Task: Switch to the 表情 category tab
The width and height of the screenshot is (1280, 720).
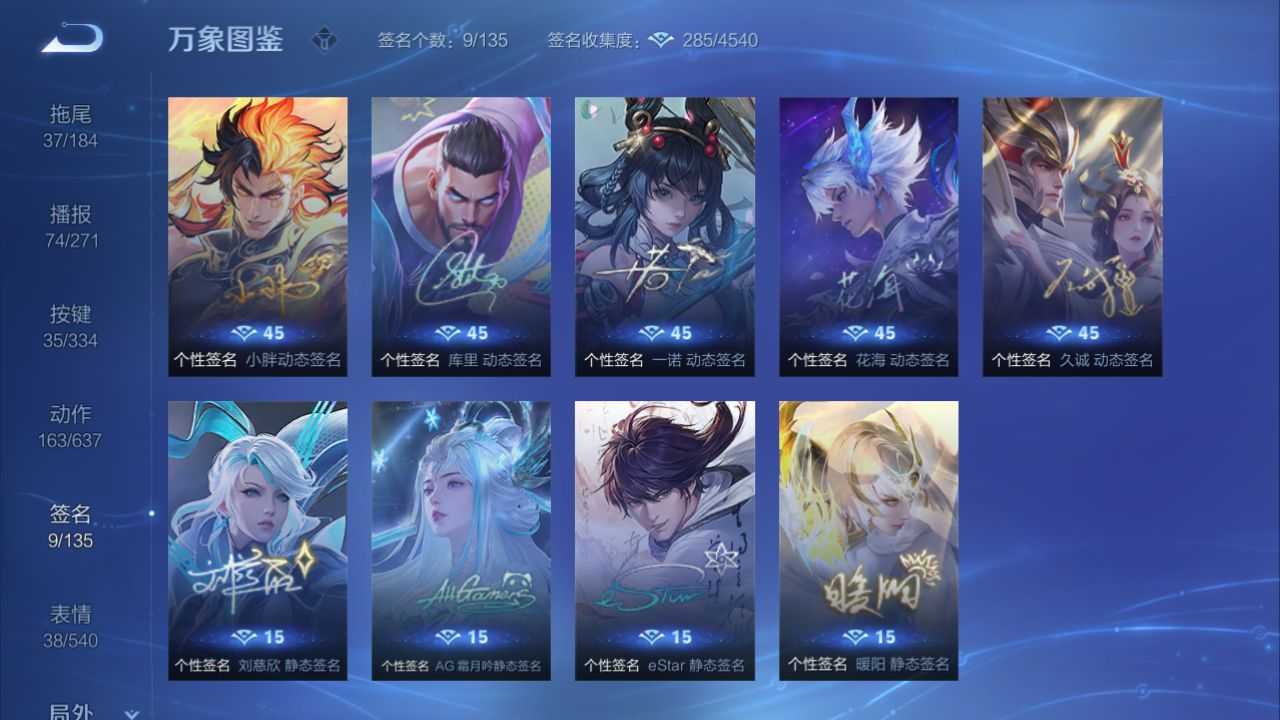Action: pos(70,626)
